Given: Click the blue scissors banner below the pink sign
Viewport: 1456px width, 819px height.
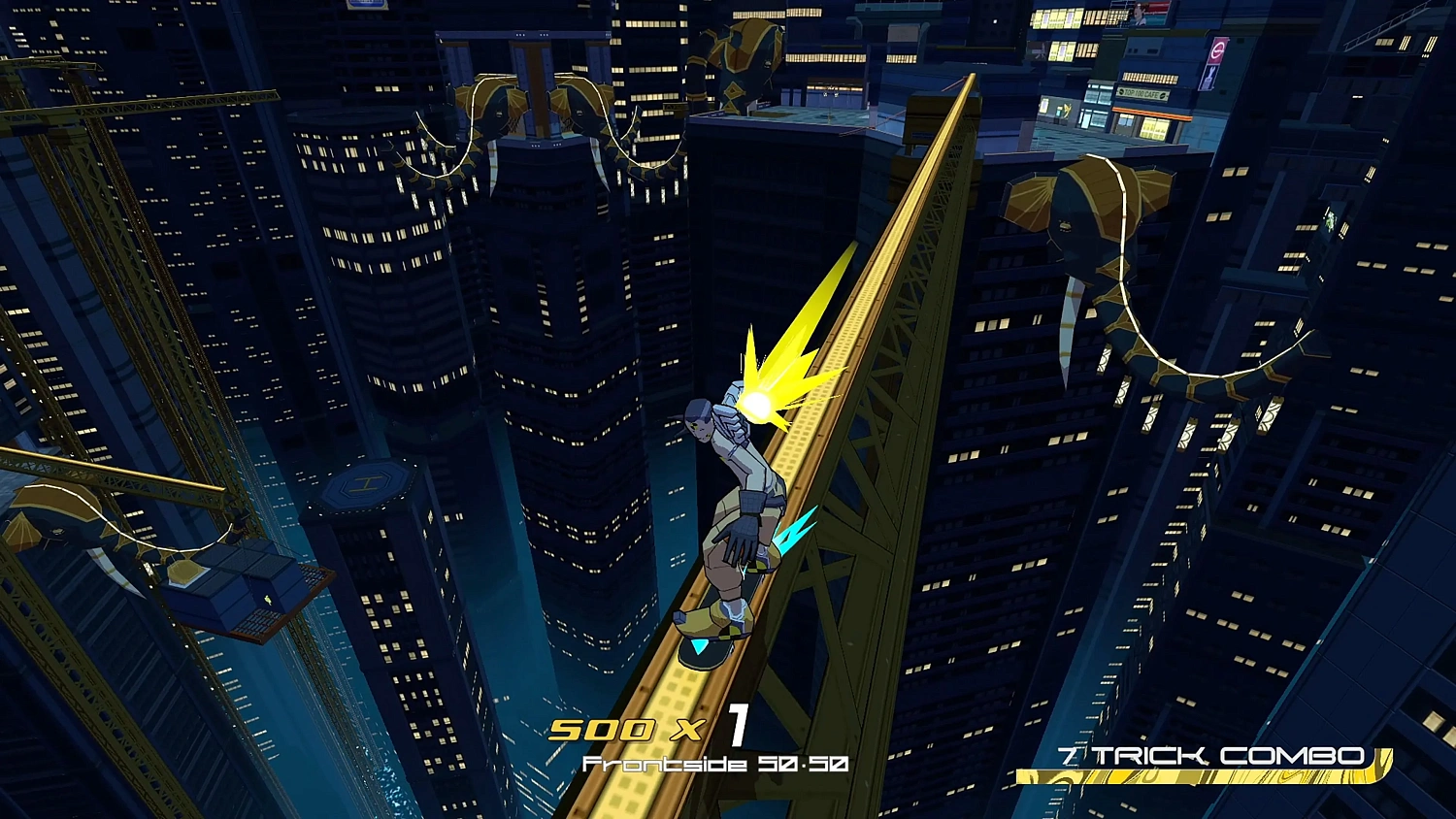Looking at the screenshot, I should [x=1210, y=78].
